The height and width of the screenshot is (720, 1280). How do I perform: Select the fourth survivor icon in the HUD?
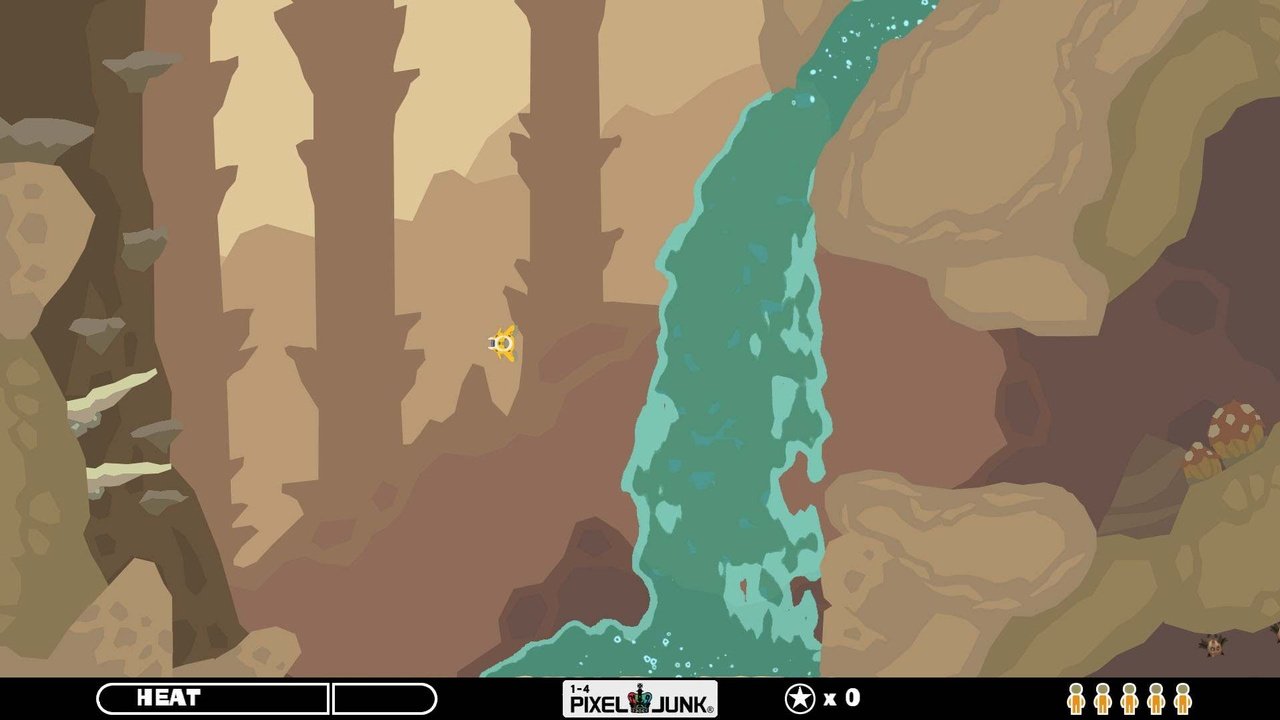(1155, 700)
